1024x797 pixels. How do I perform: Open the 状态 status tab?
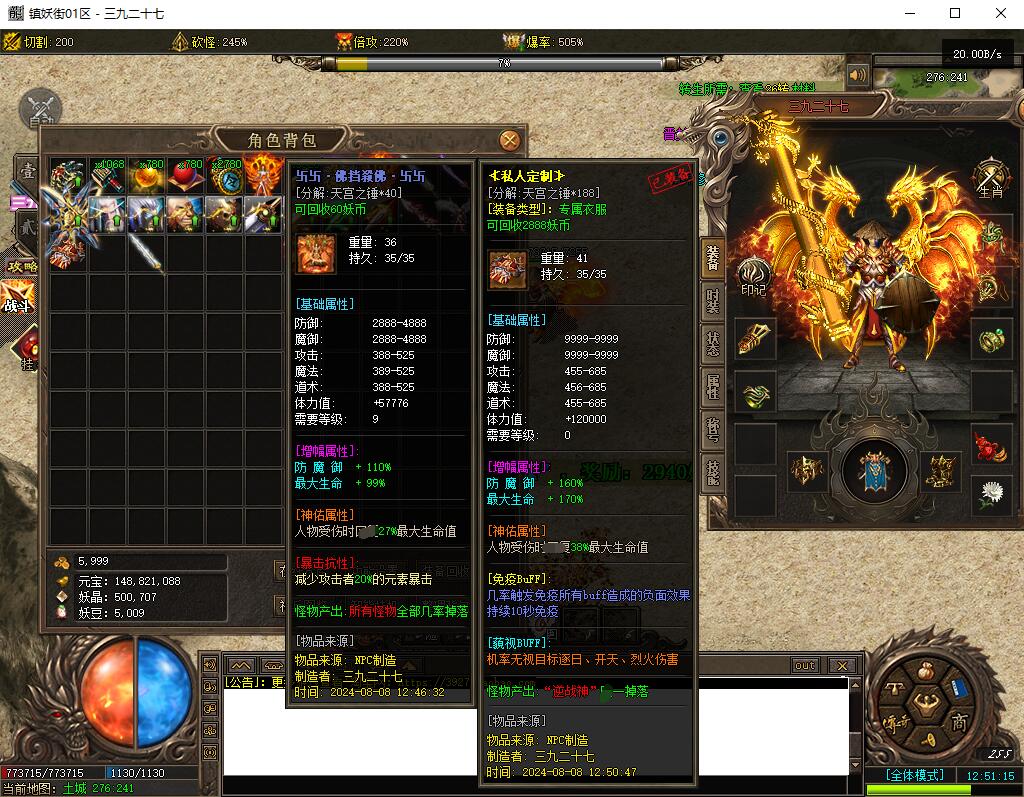pos(712,342)
